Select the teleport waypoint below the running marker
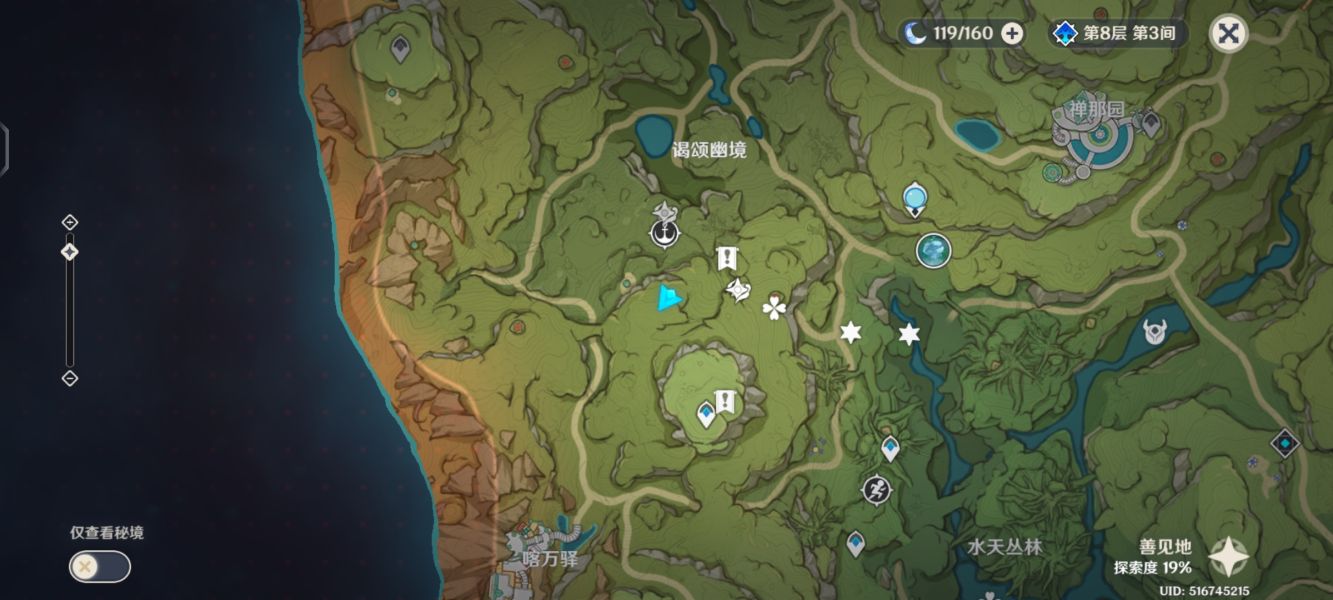Viewport: 1333px width, 600px height. point(855,544)
